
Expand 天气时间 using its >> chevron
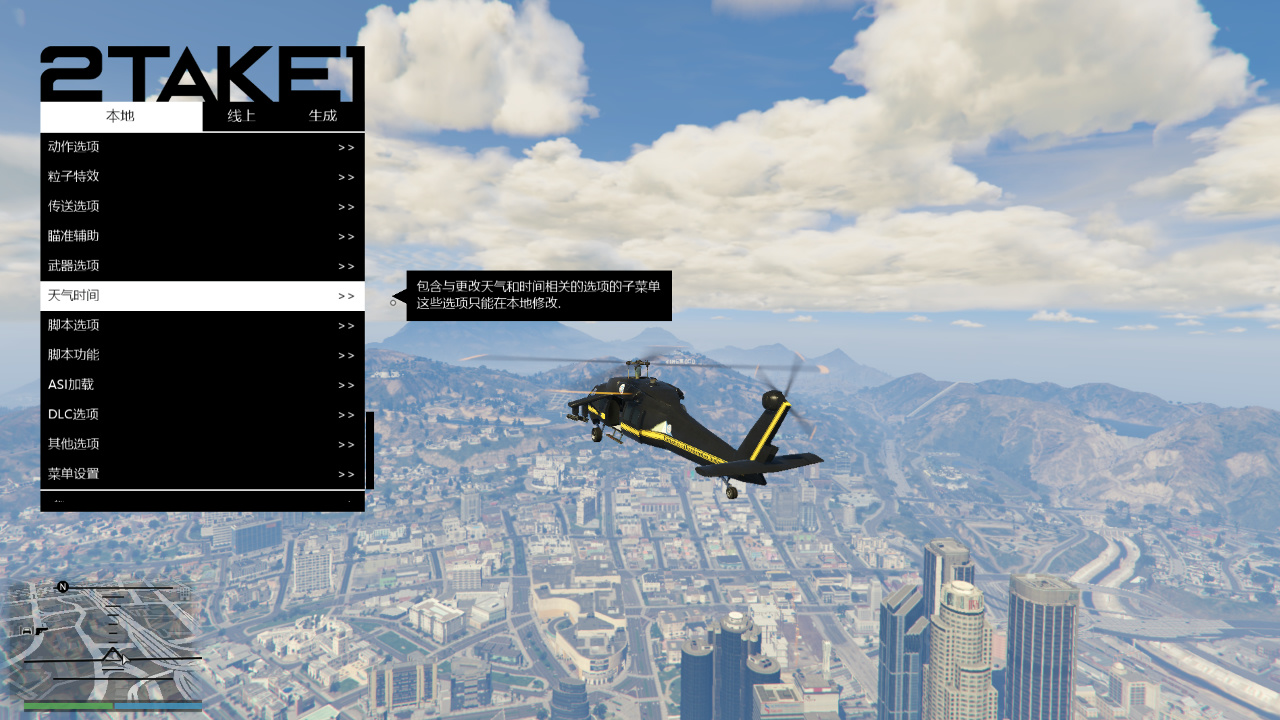pyautogui.click(x=347, y=295)
